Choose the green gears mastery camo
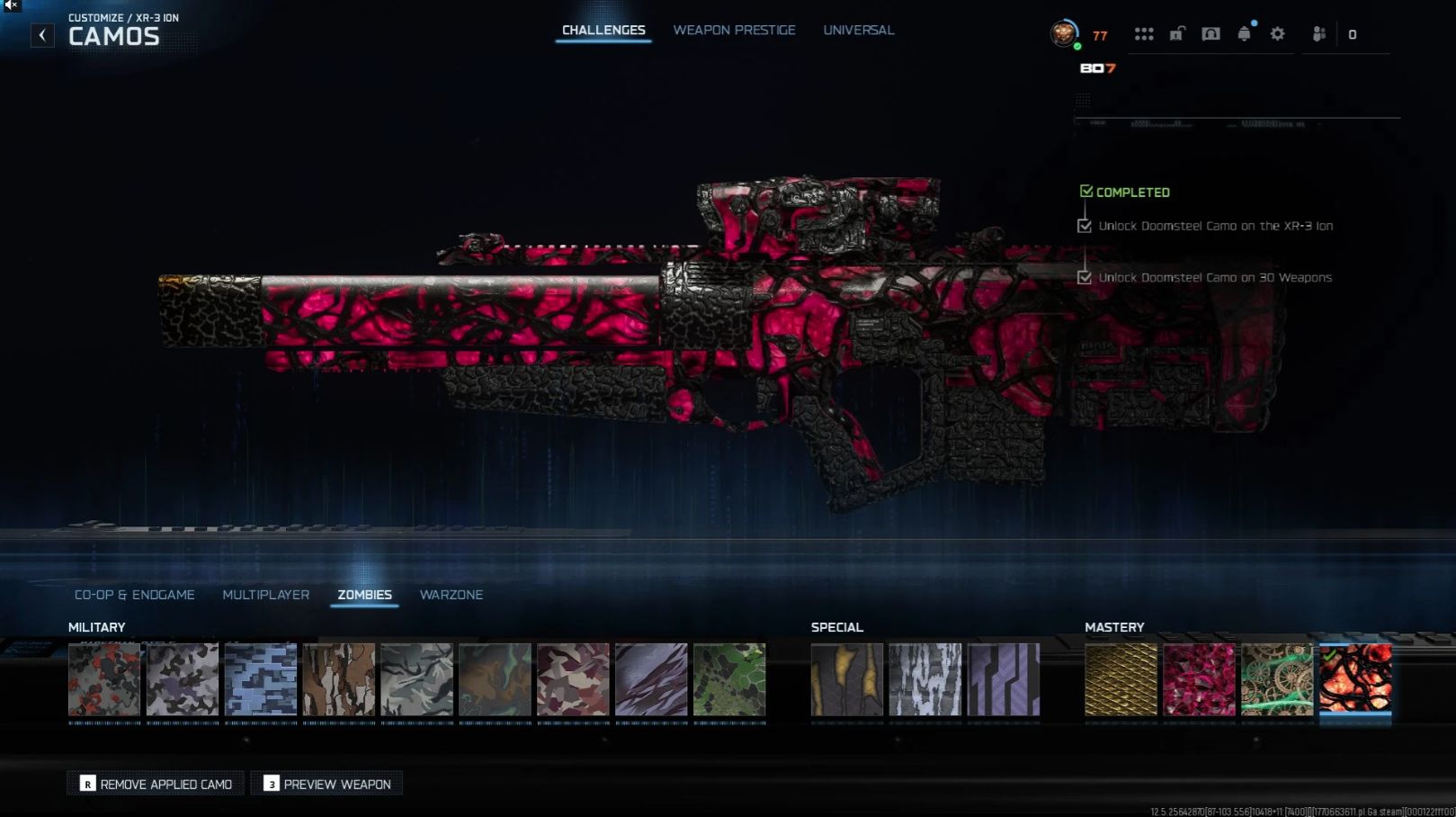The height and width of the screenshot is (817, 1456). pos(1277,679)
